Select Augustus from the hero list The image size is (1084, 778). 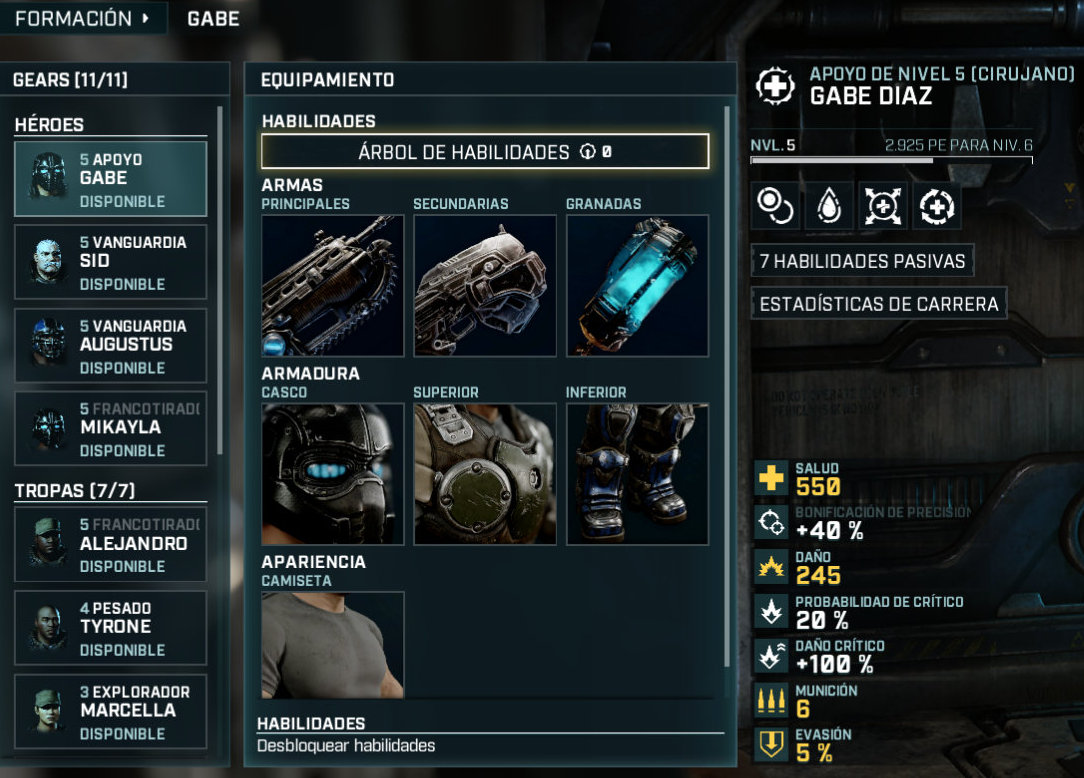(110, 345)
